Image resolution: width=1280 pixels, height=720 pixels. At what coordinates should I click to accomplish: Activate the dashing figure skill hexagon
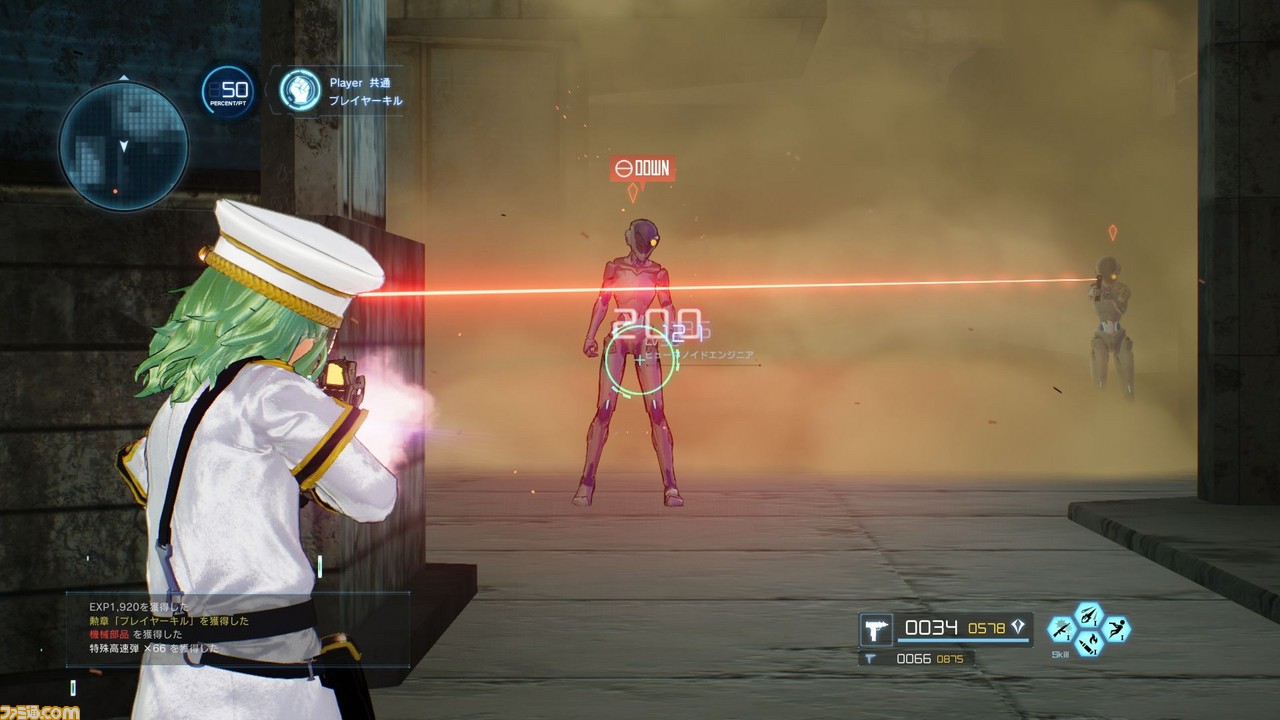(x=1116, y=629)
